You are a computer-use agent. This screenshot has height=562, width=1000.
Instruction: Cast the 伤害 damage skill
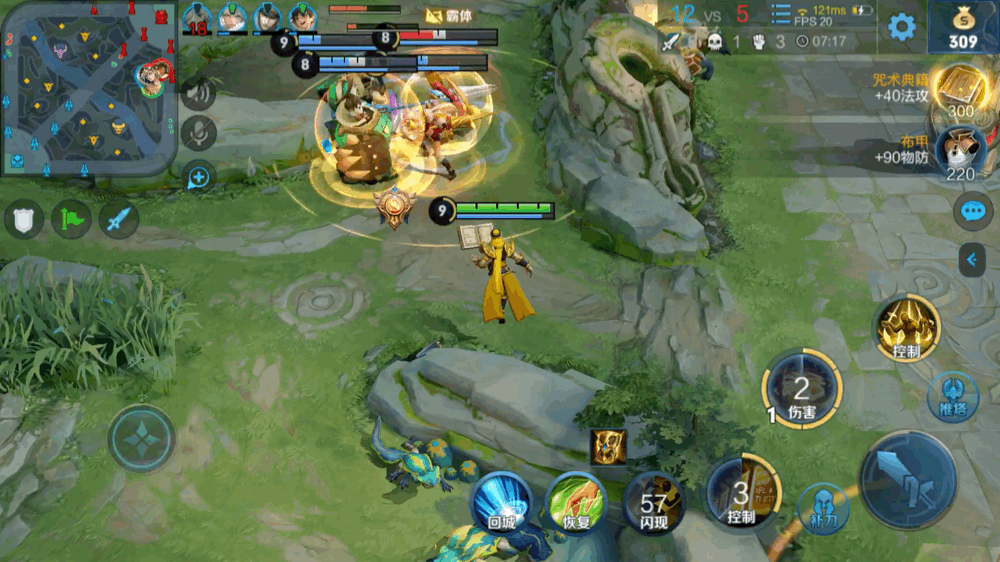[x=801, y=388]
